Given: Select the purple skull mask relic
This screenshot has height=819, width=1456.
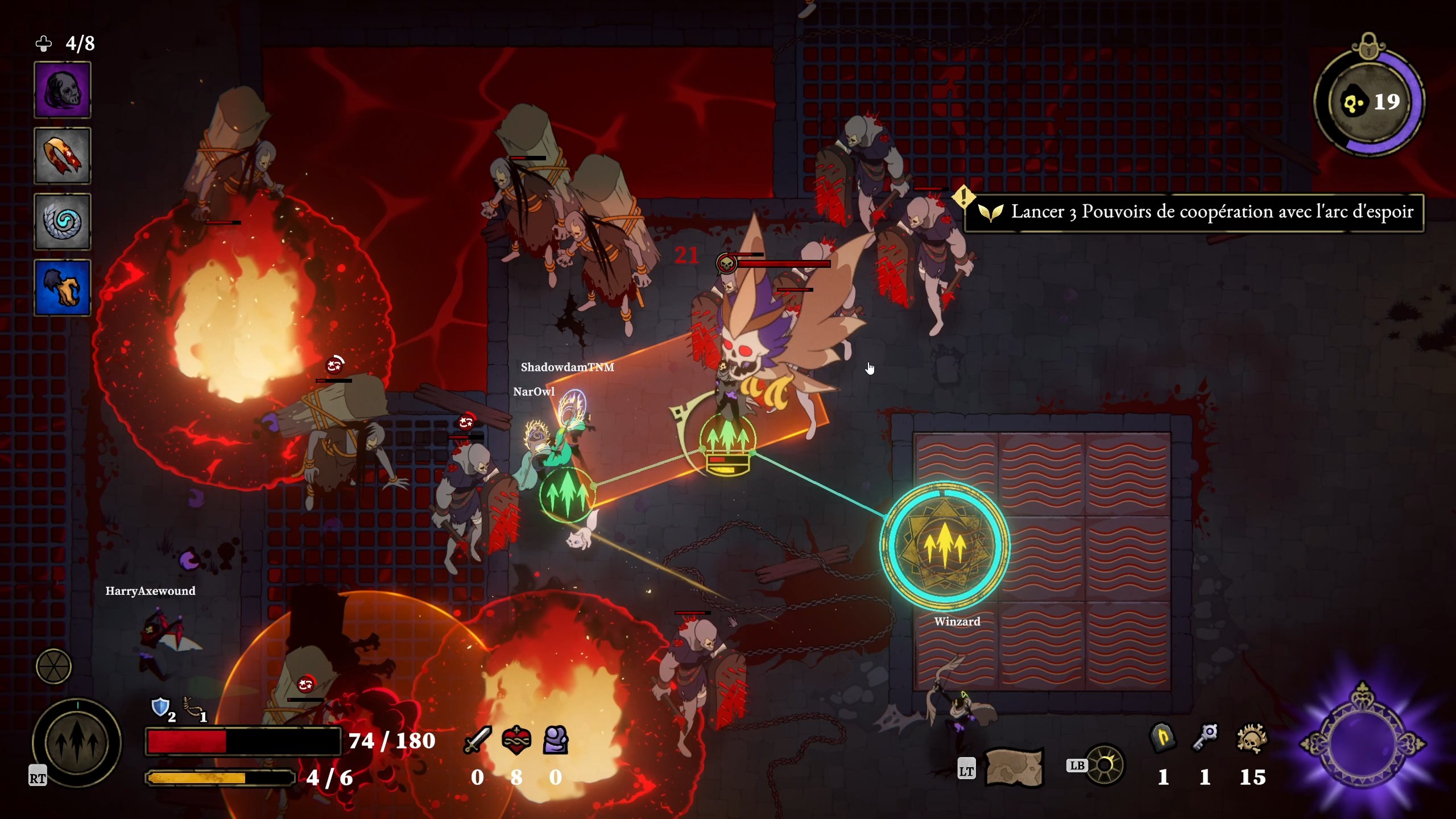Looking at the screenshot, I should [x=63, y=90].
